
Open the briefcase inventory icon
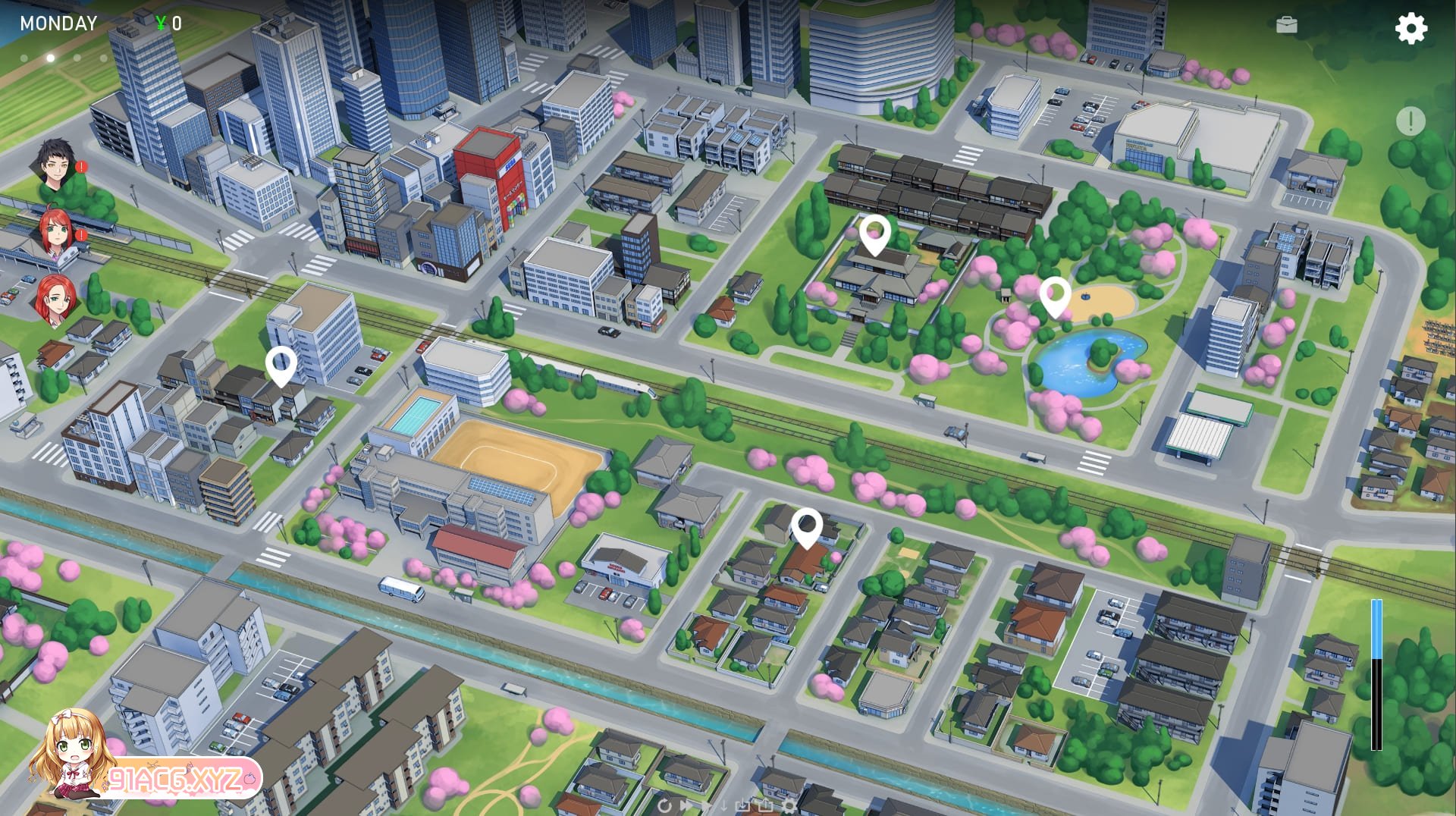(1287, 26)
